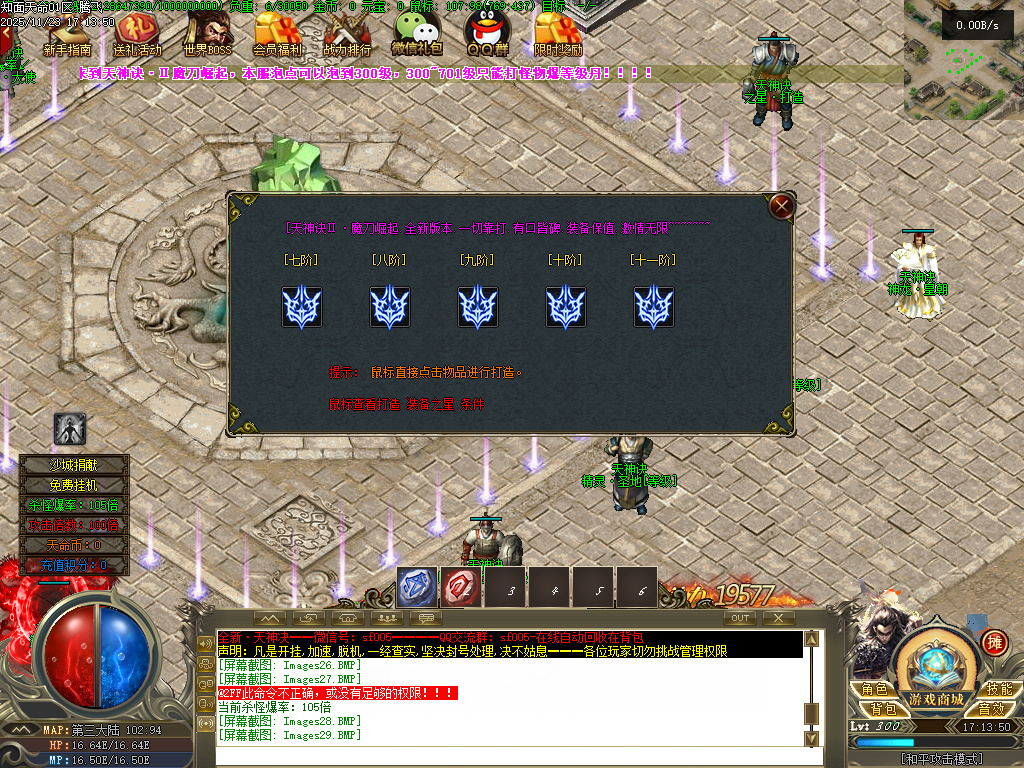Claim the 微信礼包 WeChat gift pack

417,36
